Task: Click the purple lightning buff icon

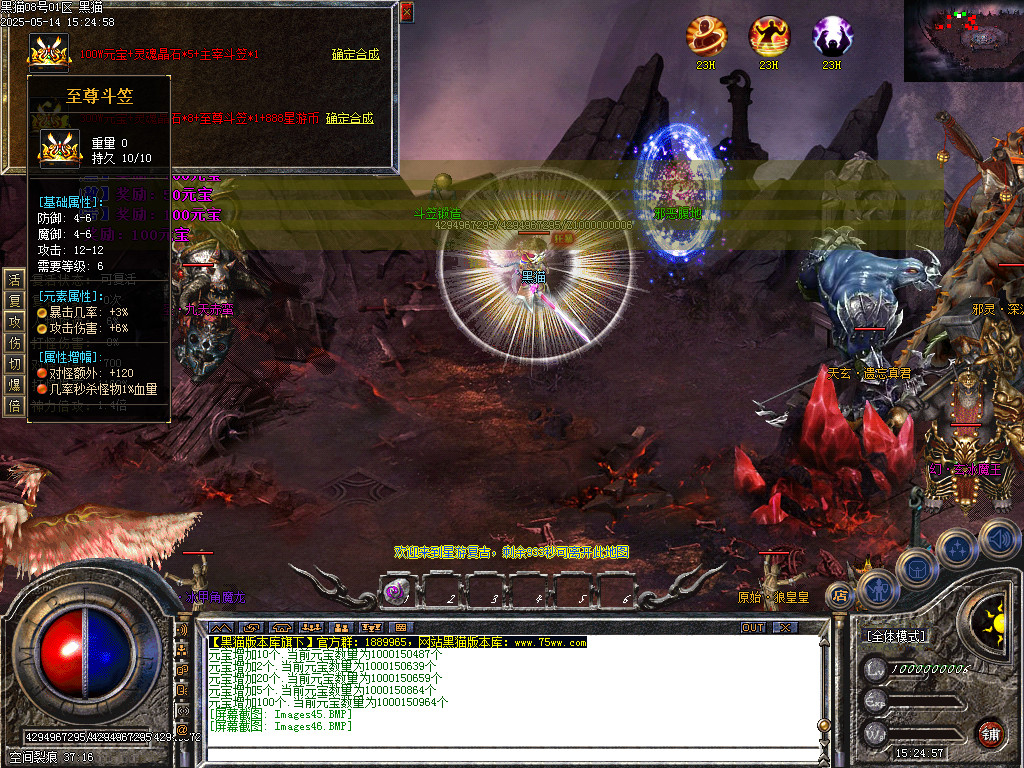Action: 832,37
